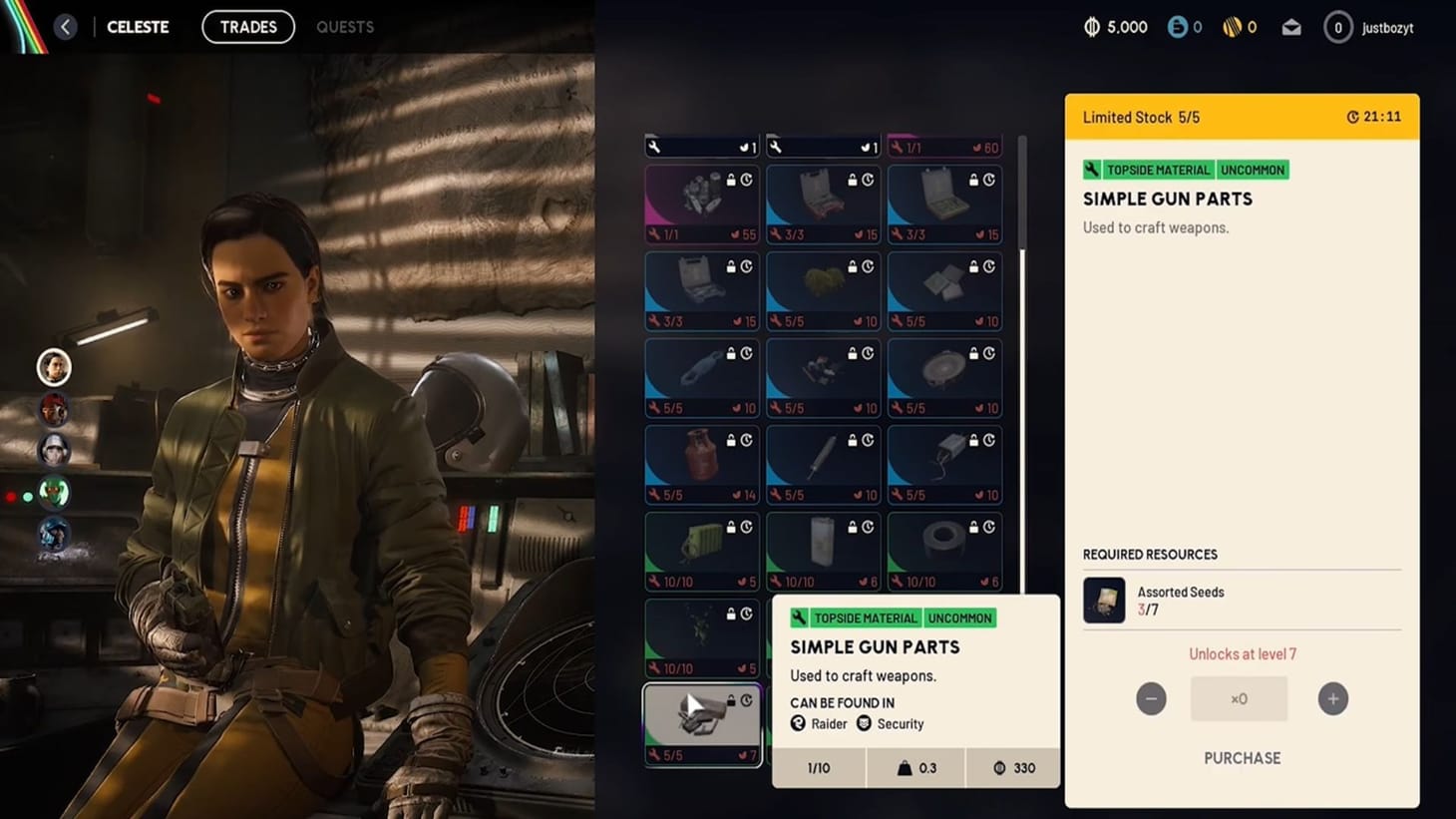Open the mail envelope icon in the top bar

1290,27
